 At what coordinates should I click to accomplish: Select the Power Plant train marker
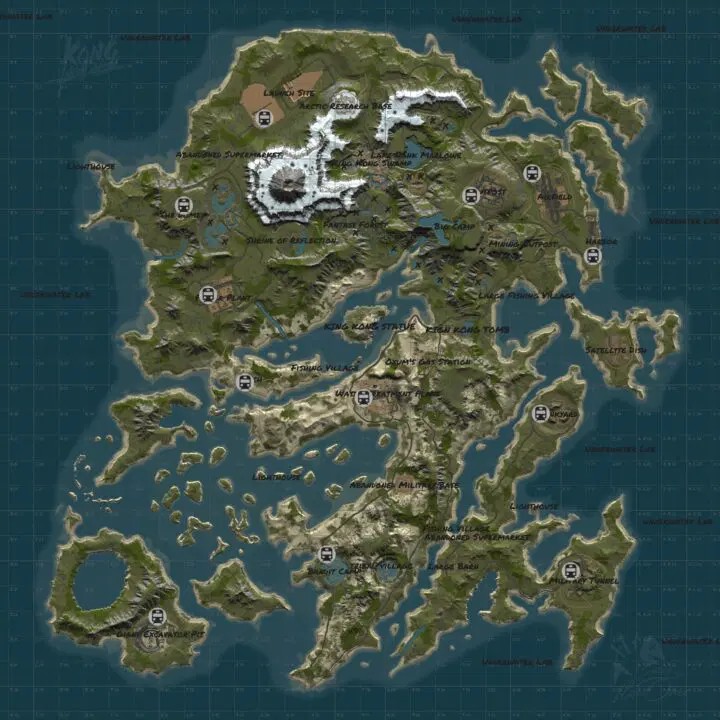coord(208,294)
